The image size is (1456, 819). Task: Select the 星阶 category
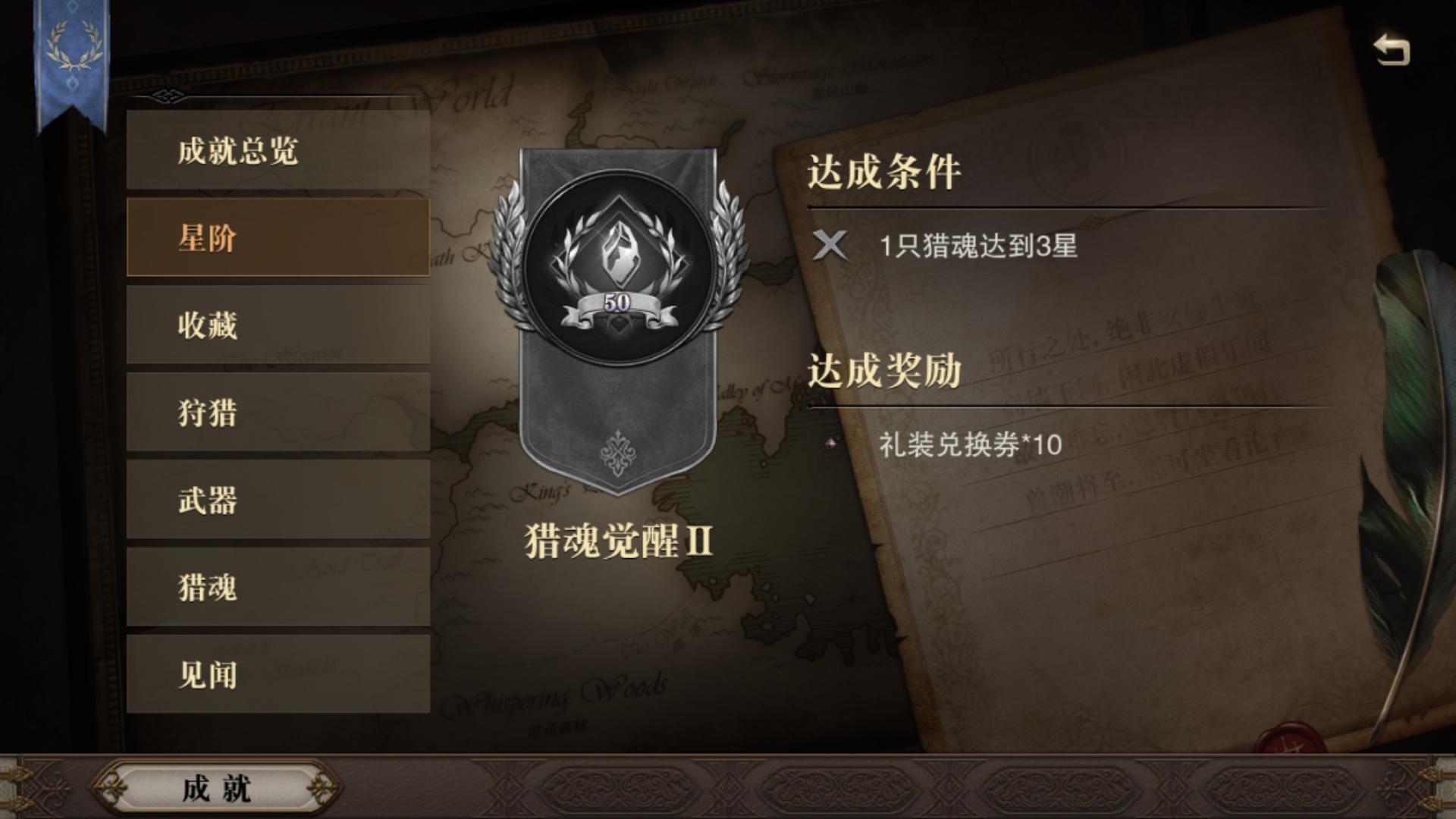[x=279, y=237]
